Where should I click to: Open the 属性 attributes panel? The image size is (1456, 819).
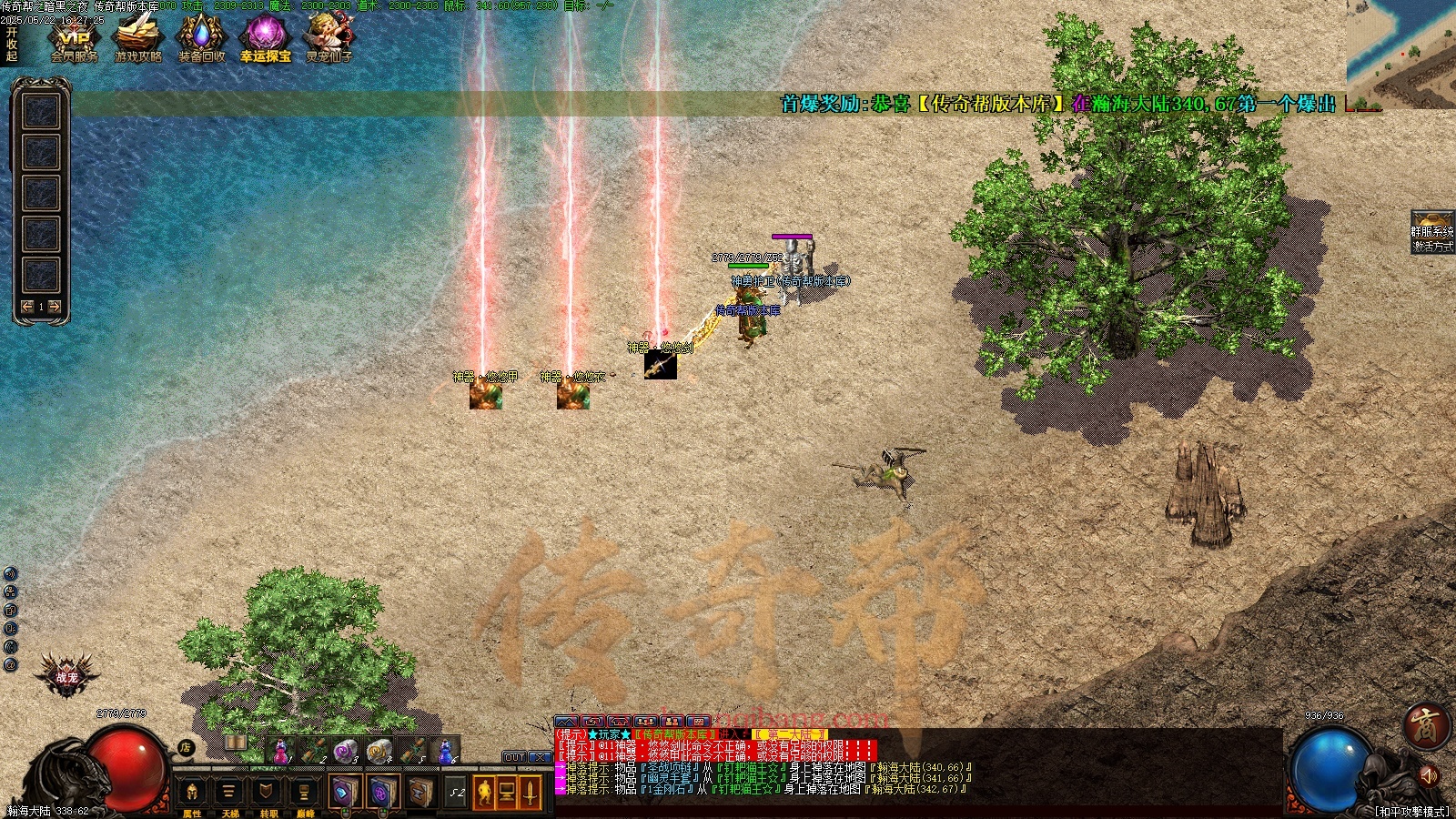point(192,794)
